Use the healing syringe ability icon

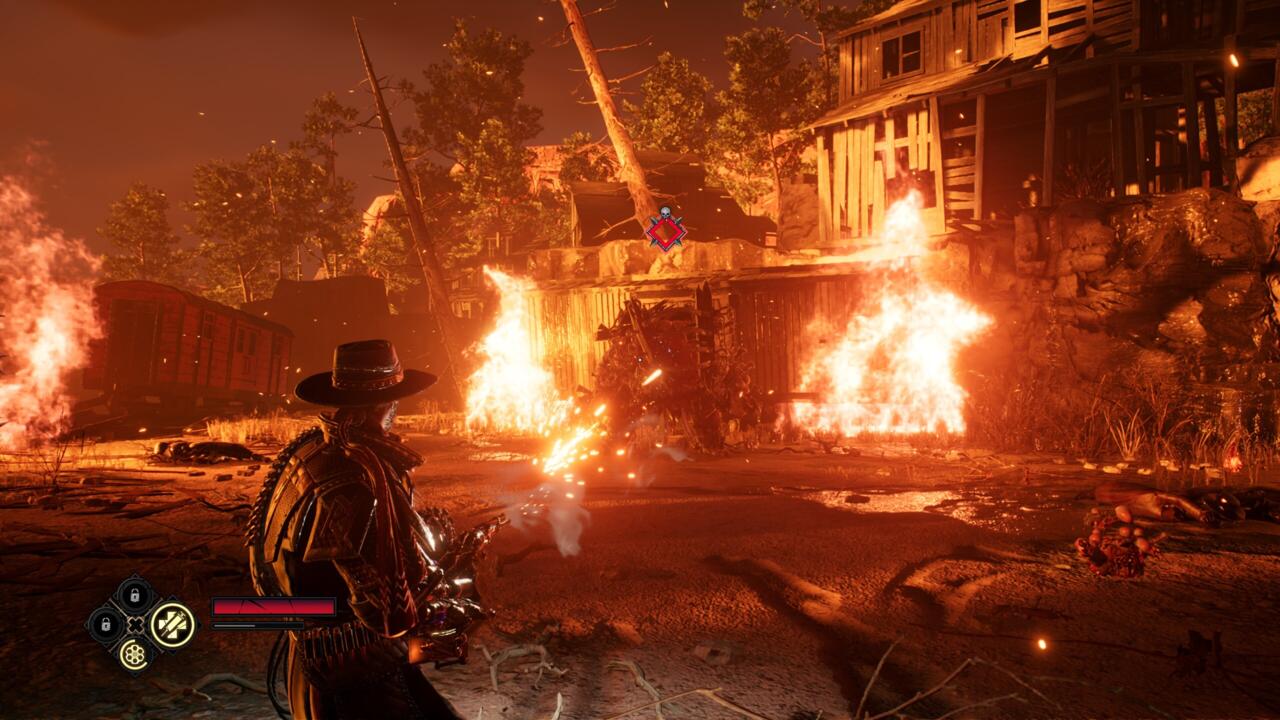point(172,625)
